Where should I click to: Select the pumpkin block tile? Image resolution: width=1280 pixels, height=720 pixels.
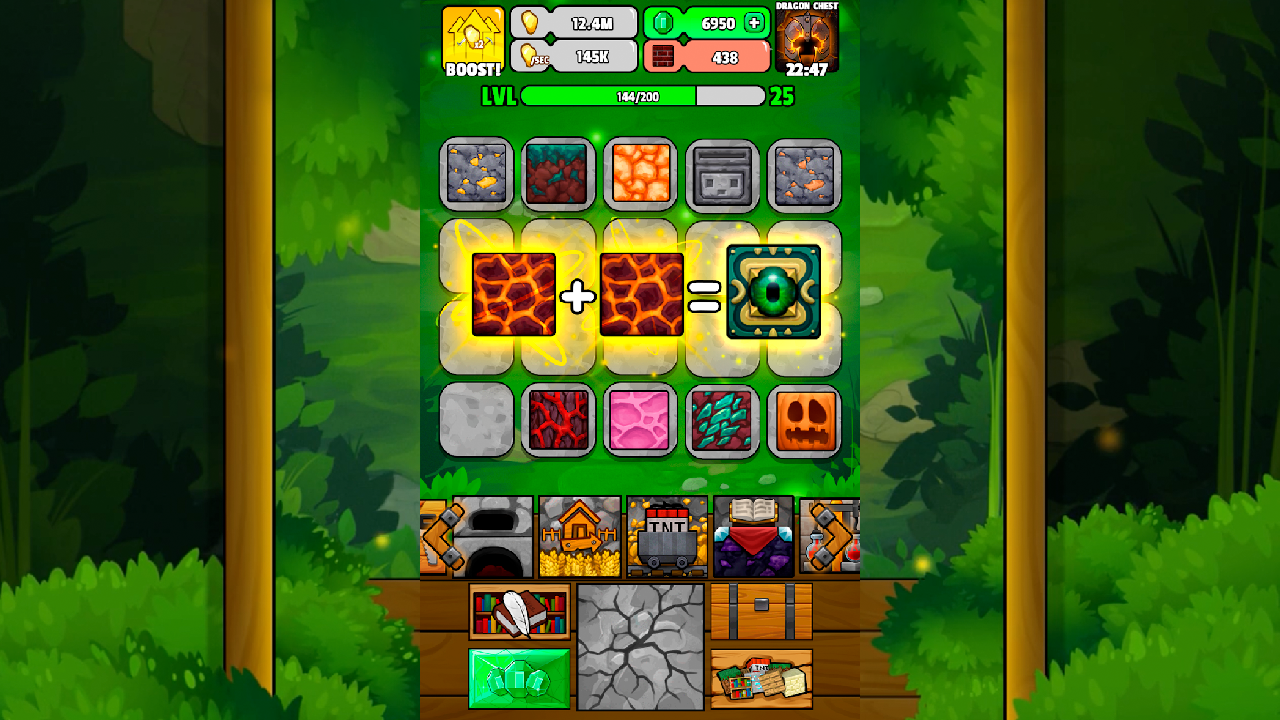coord(804,422)
